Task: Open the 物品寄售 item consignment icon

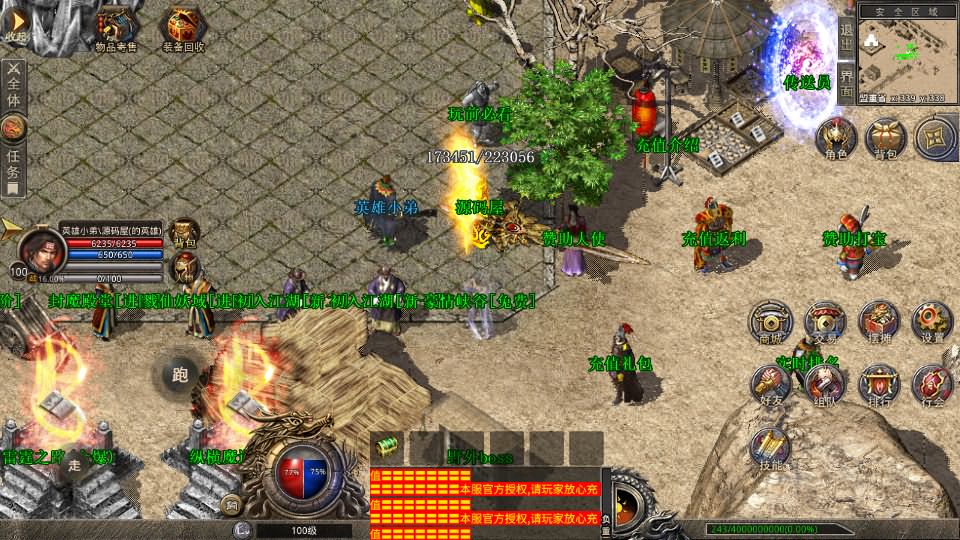Action: tap(116, 27)
